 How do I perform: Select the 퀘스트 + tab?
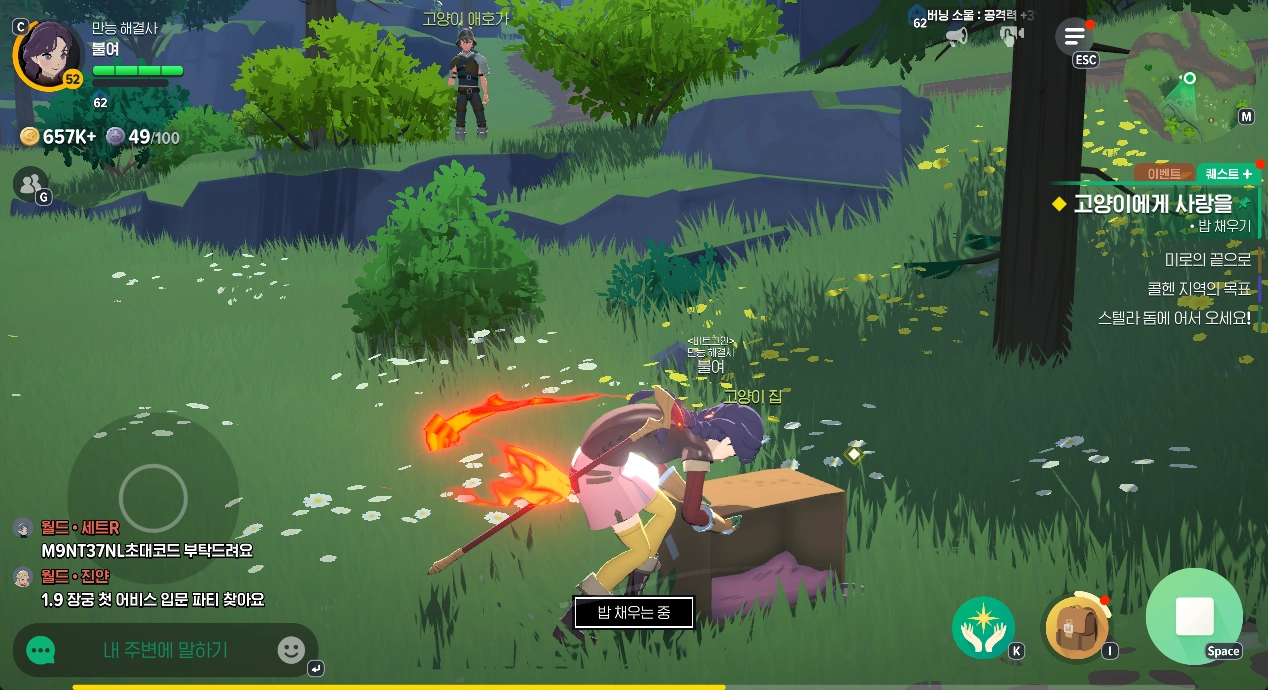tap(1227, 174)
